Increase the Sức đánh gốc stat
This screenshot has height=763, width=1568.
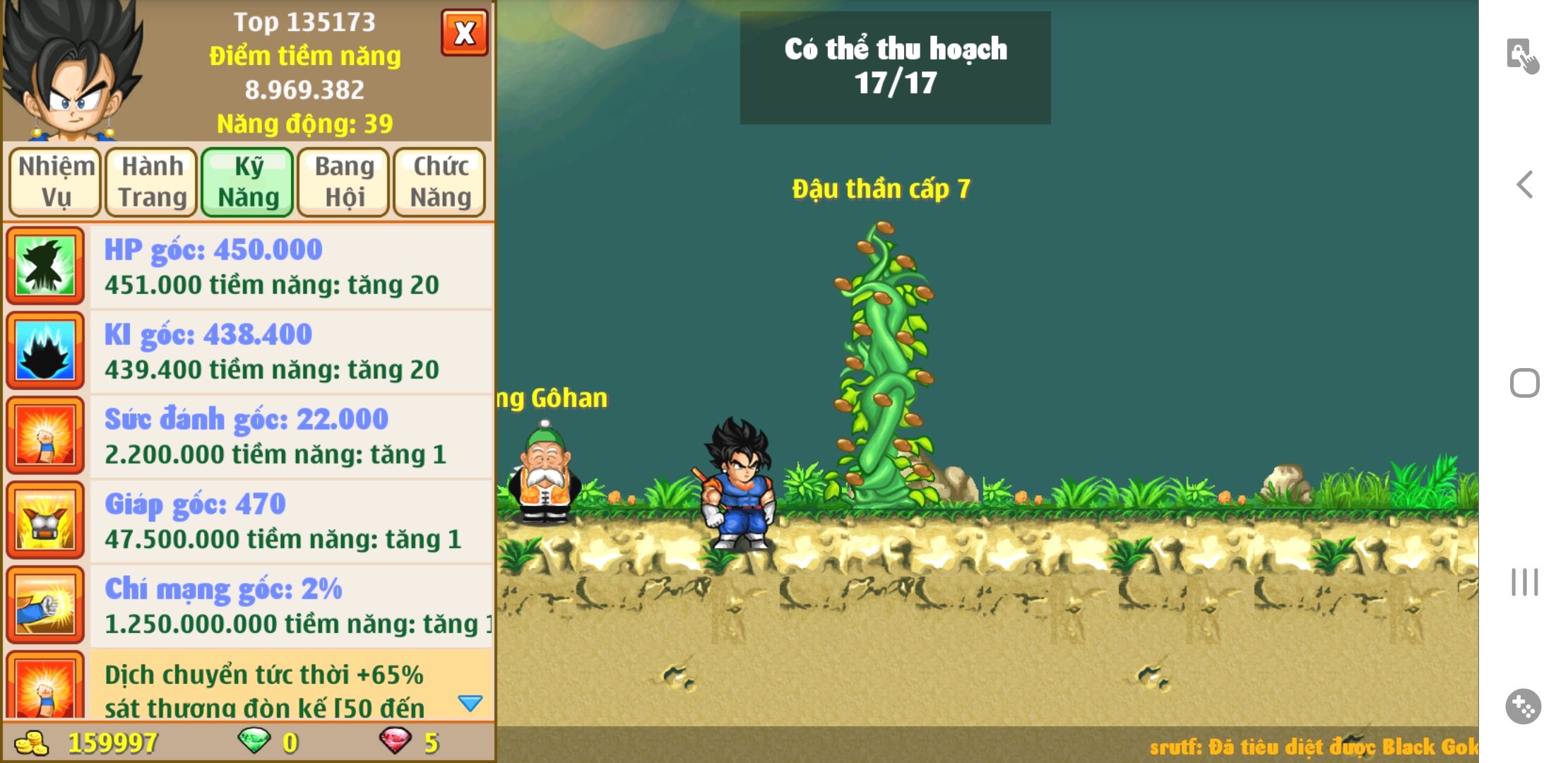tap(290, 437)
